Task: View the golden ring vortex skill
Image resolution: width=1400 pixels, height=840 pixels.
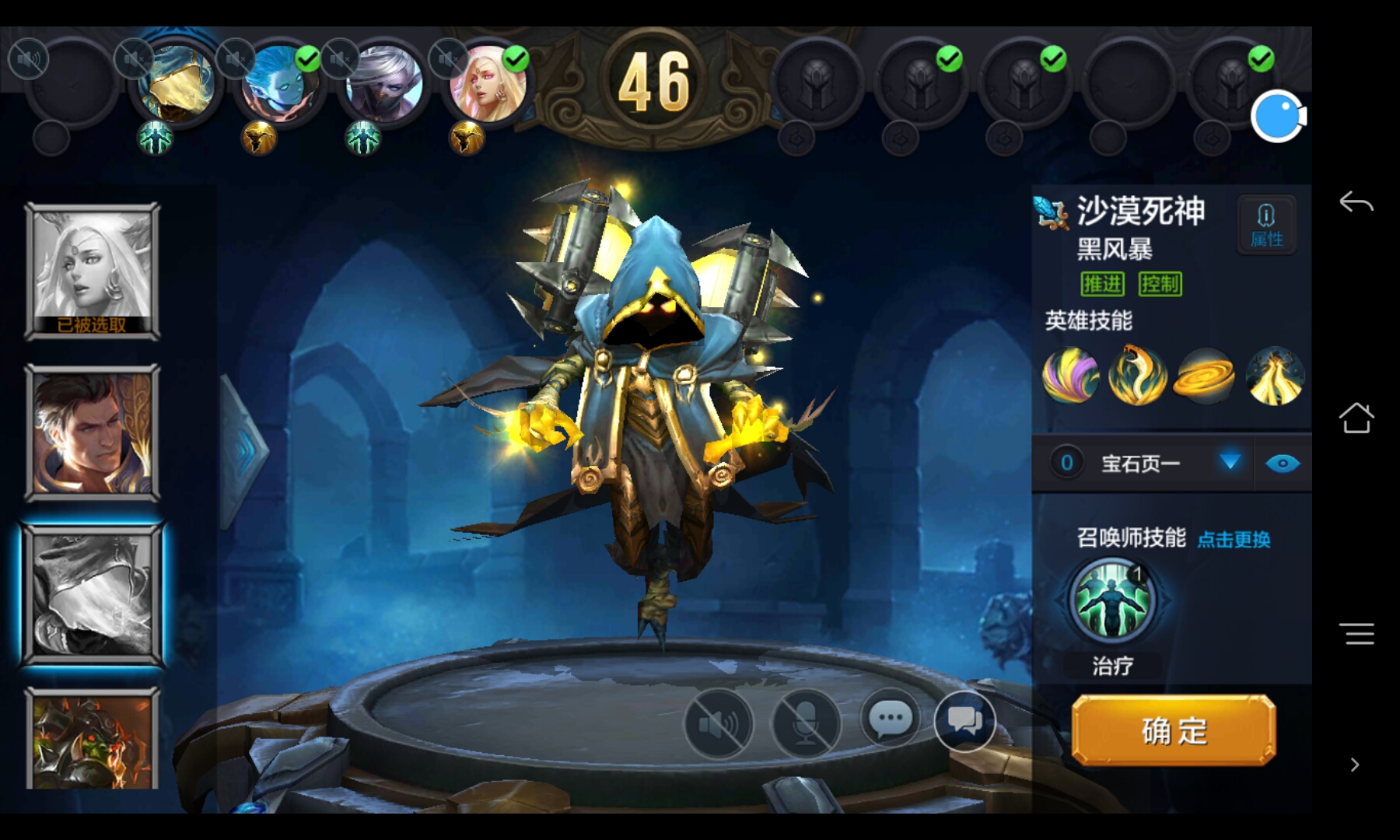Action: tap(1205, 376)
